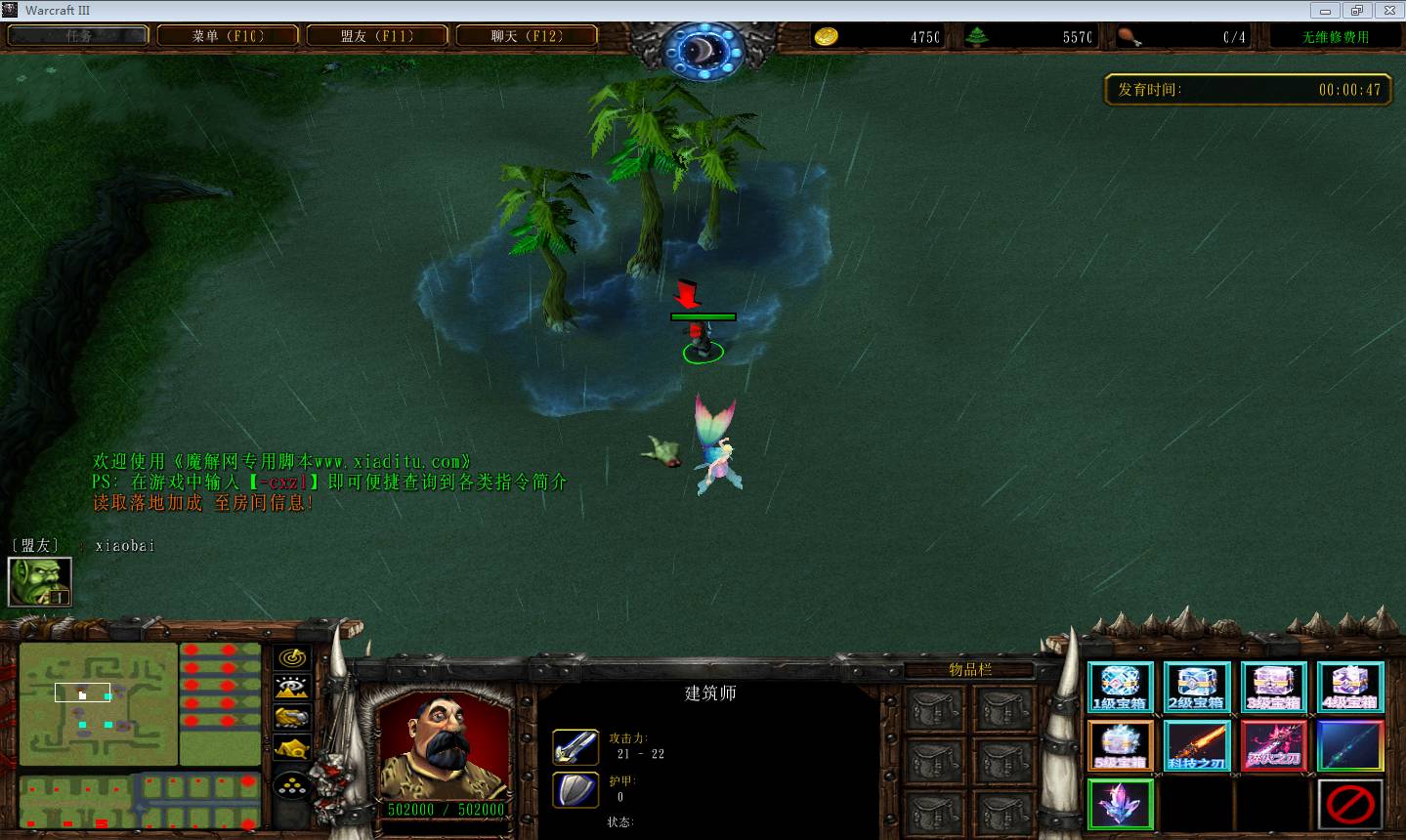Choose the 4级宝箱 chest icon

pos(1350,687)
